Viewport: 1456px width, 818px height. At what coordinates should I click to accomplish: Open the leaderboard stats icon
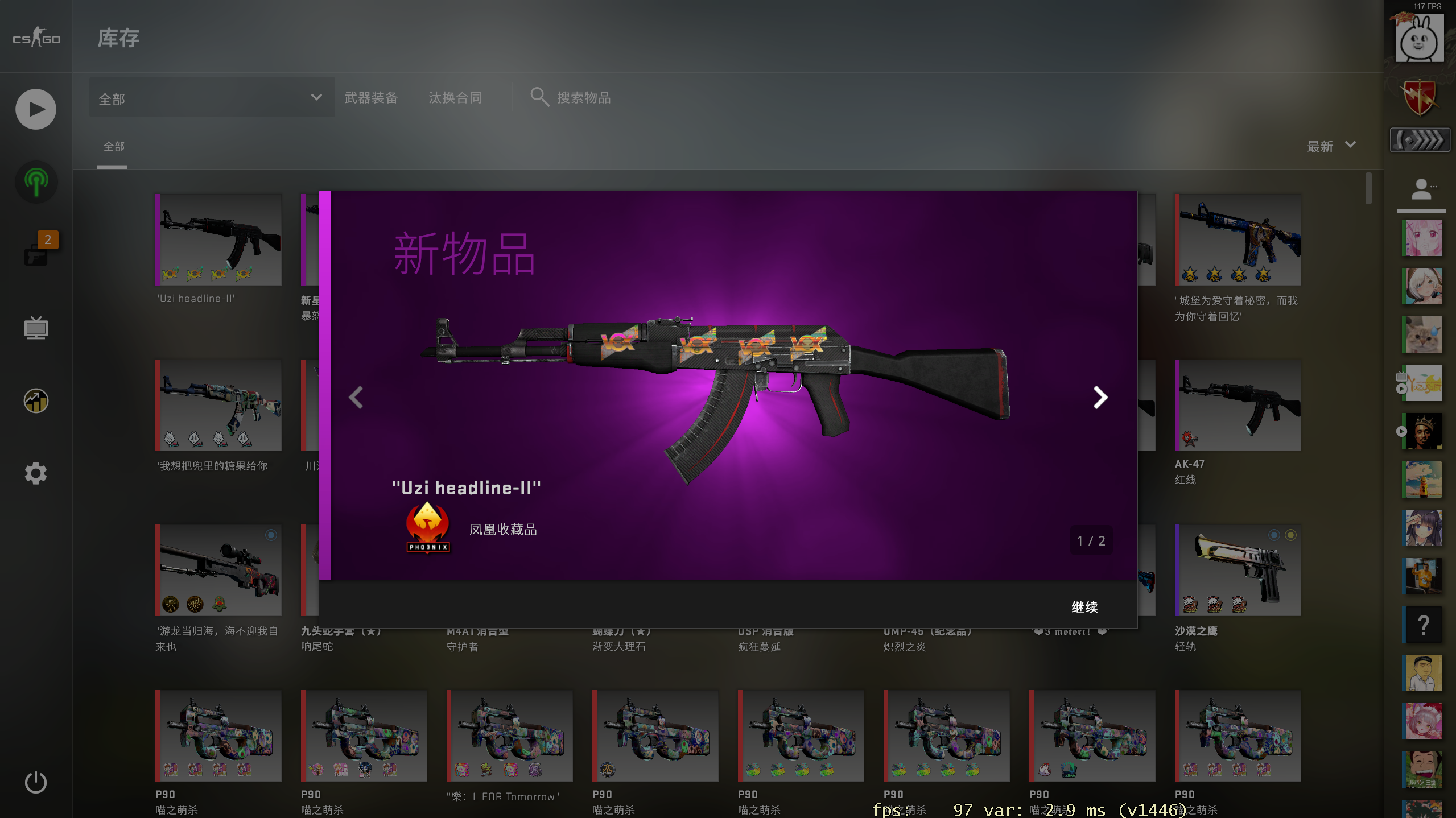tap(36, 400)
